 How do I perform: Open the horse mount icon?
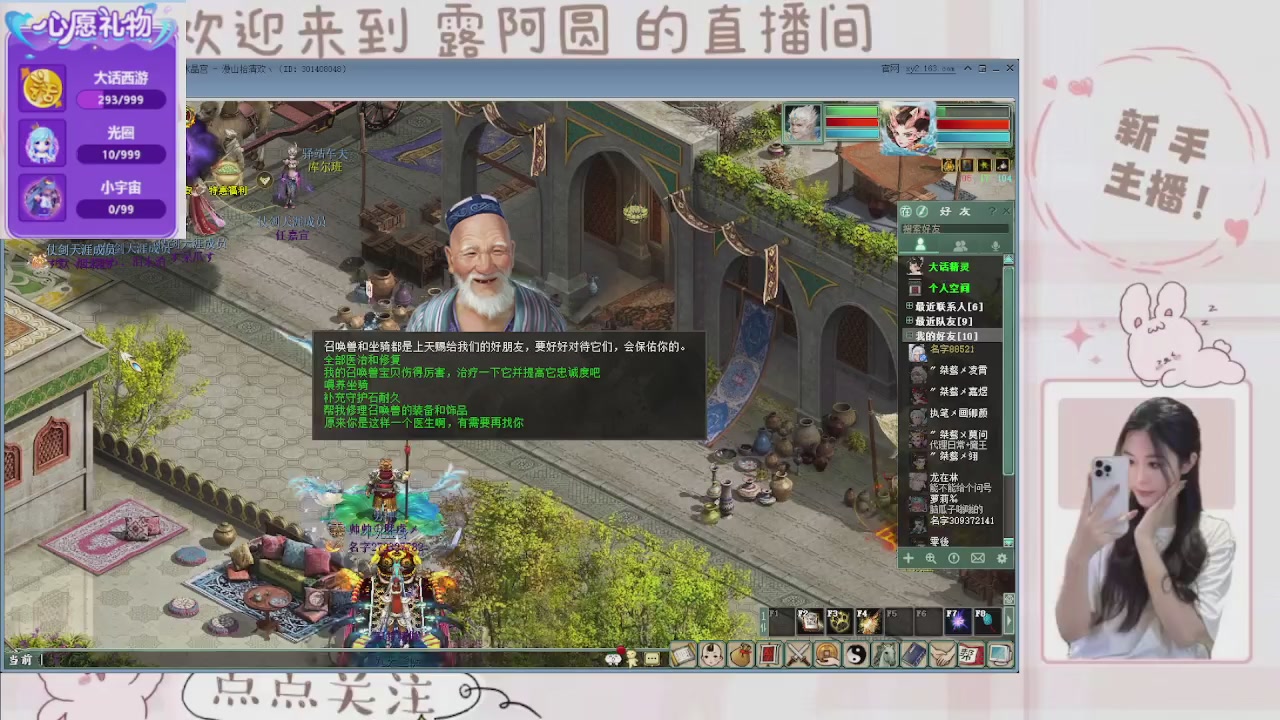[x=883, y=657]
